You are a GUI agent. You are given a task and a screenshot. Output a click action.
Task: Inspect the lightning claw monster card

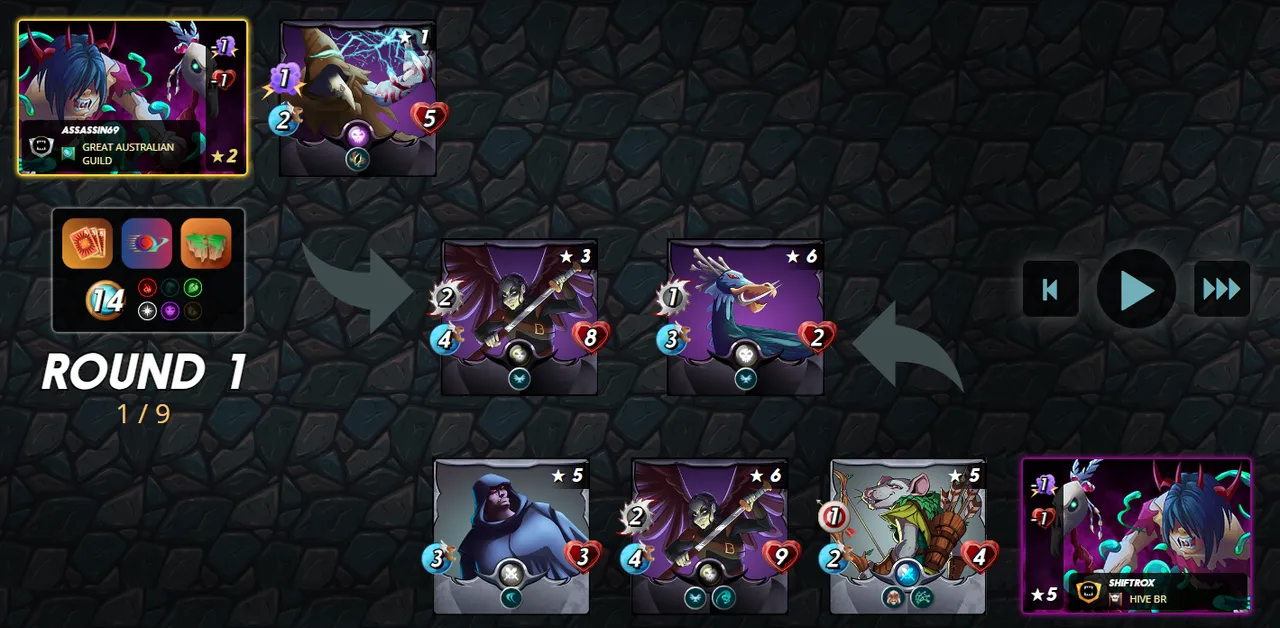(x=358, y=98)
